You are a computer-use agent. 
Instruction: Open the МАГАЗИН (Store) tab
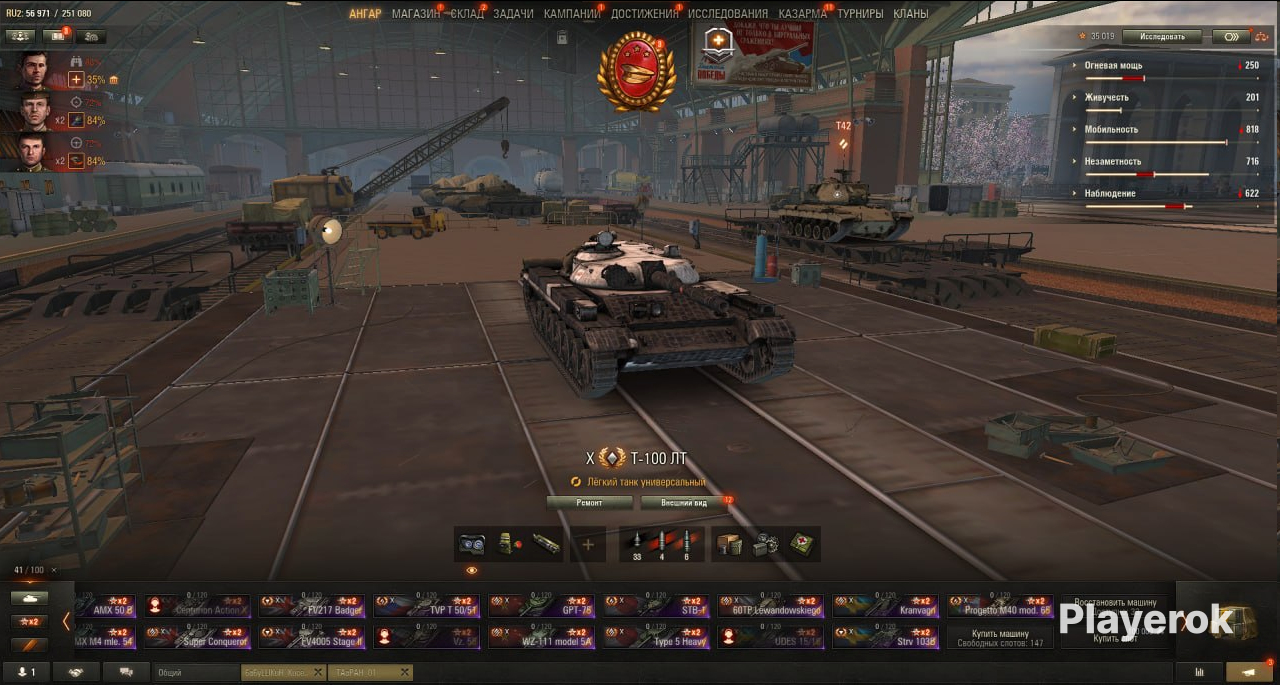pyautogui.click(x=414, y=14)
